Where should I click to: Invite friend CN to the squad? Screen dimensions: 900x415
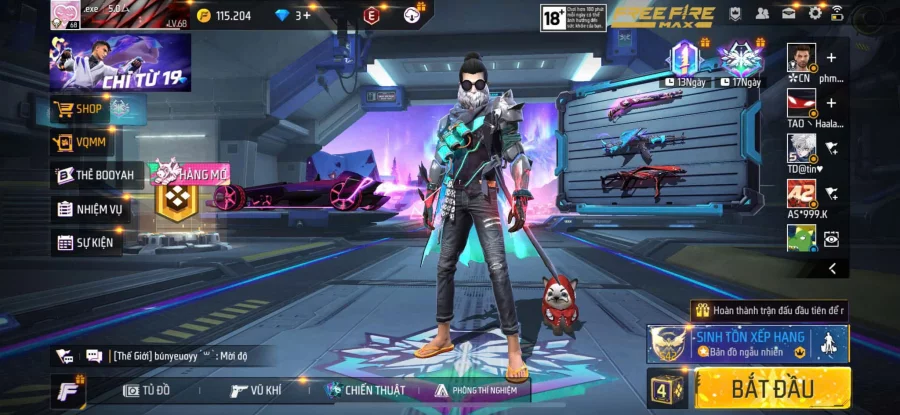click(831, 57)
